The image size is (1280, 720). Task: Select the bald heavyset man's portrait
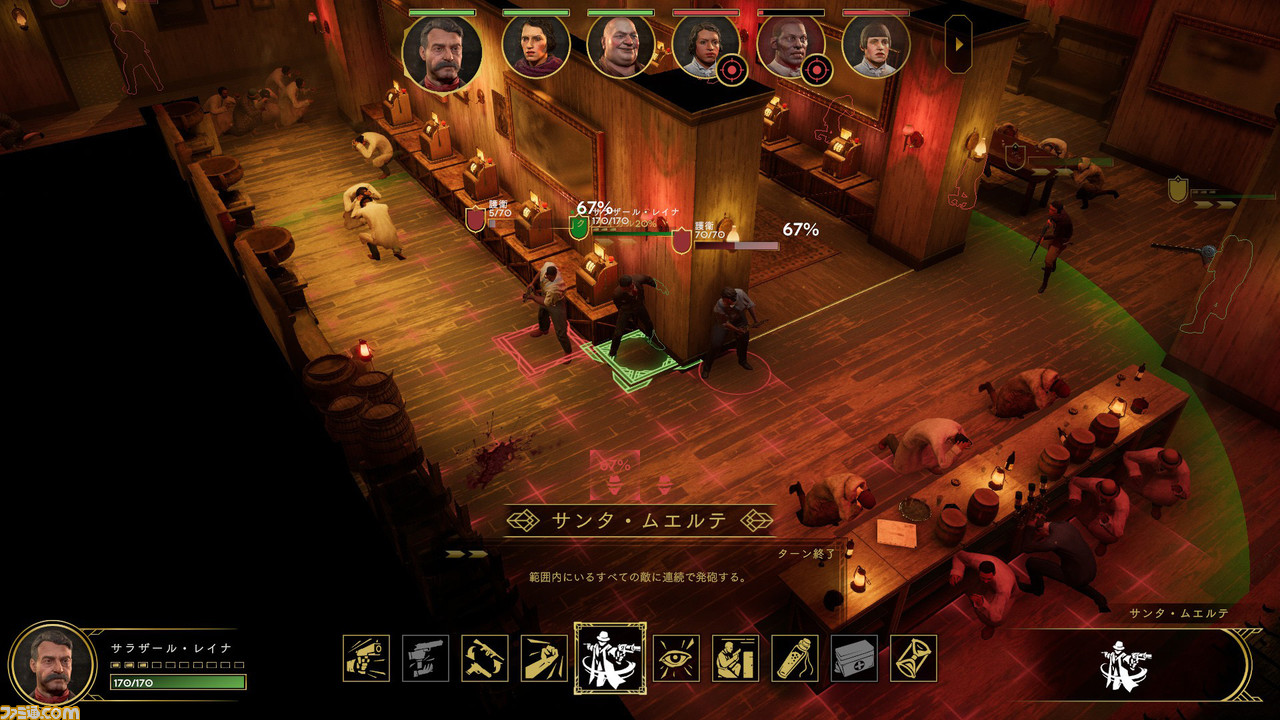pyautogui.click(x=620, y=47)
